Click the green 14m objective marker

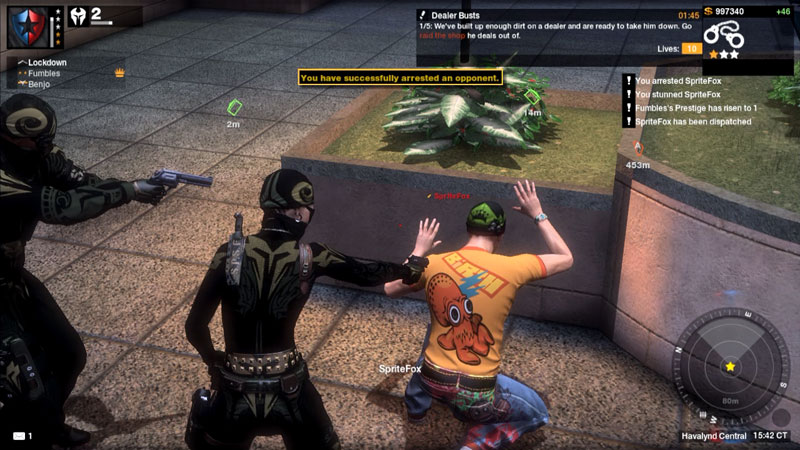[531, 97]
